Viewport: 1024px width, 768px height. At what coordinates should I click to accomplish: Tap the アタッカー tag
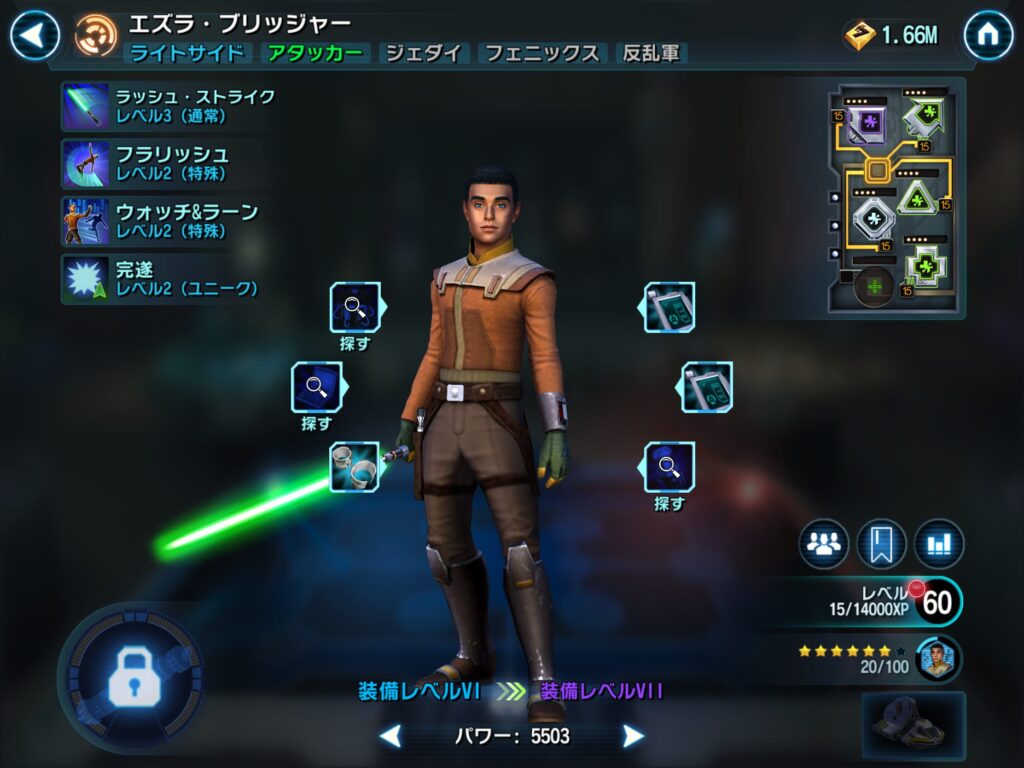coord(315,54)
